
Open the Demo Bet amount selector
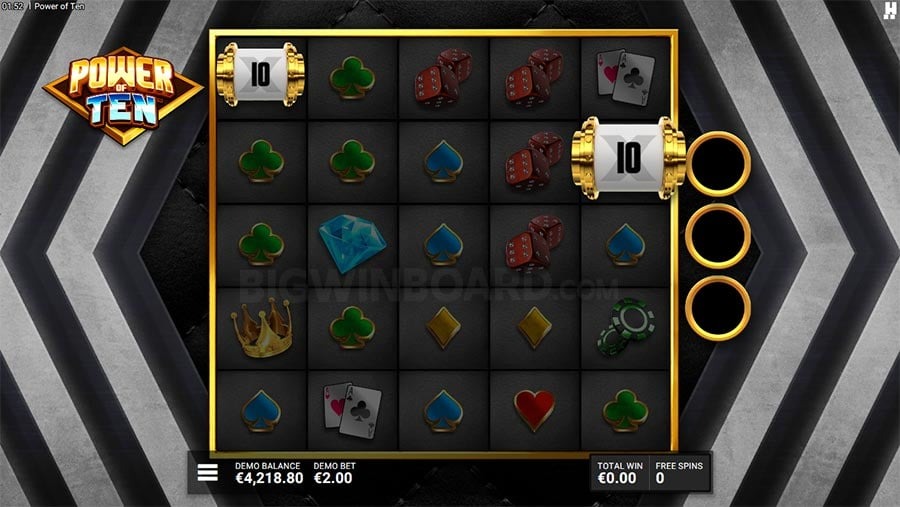pyautogui.click(x=334, y=473)
